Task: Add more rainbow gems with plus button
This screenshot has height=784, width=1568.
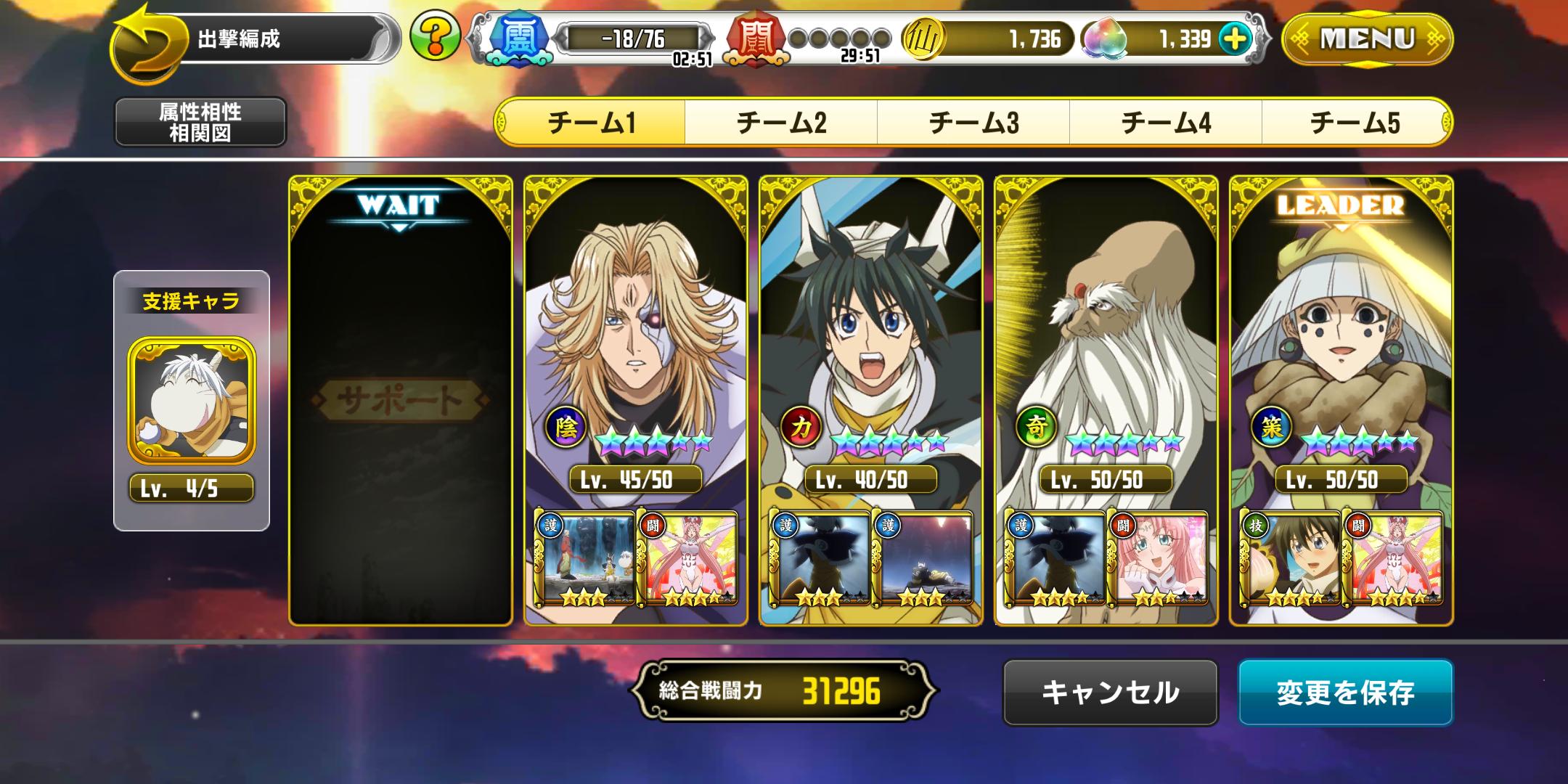Action: [x=1236, y=38]
